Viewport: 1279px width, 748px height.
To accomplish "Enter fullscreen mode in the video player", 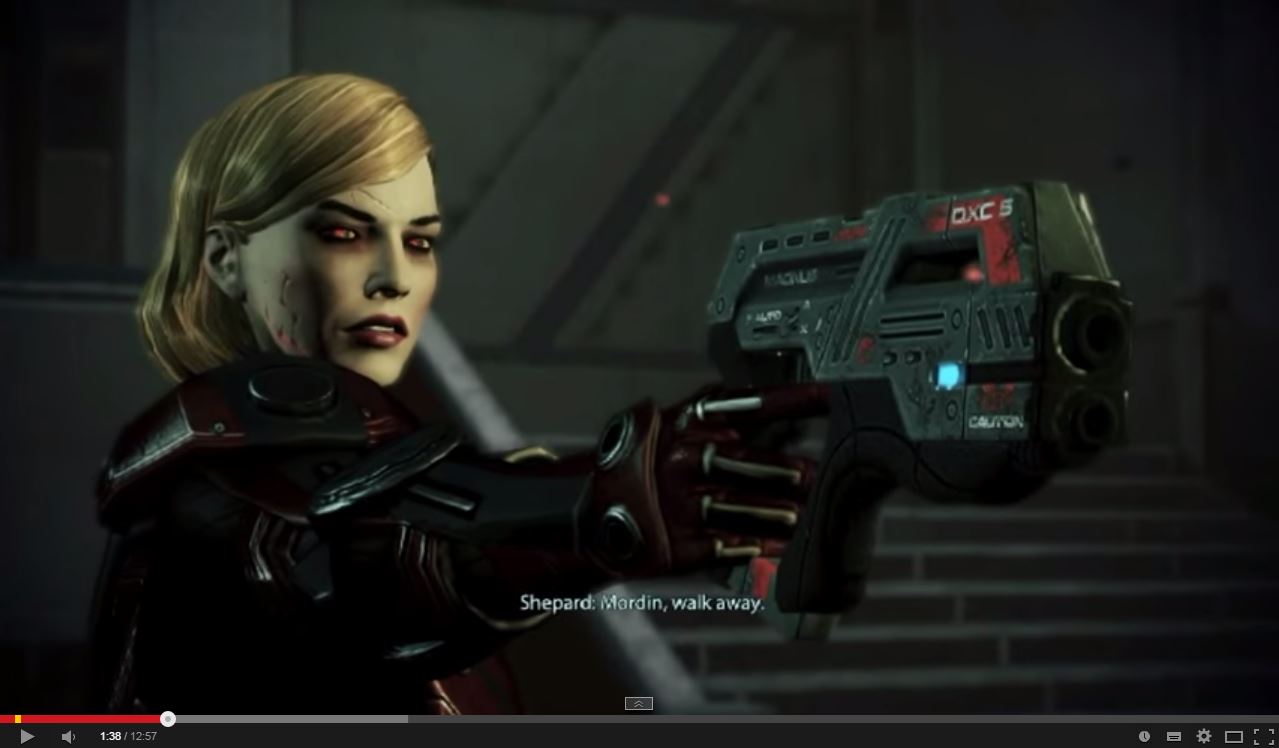I will pyautogui.click(x=1263, y=737).
